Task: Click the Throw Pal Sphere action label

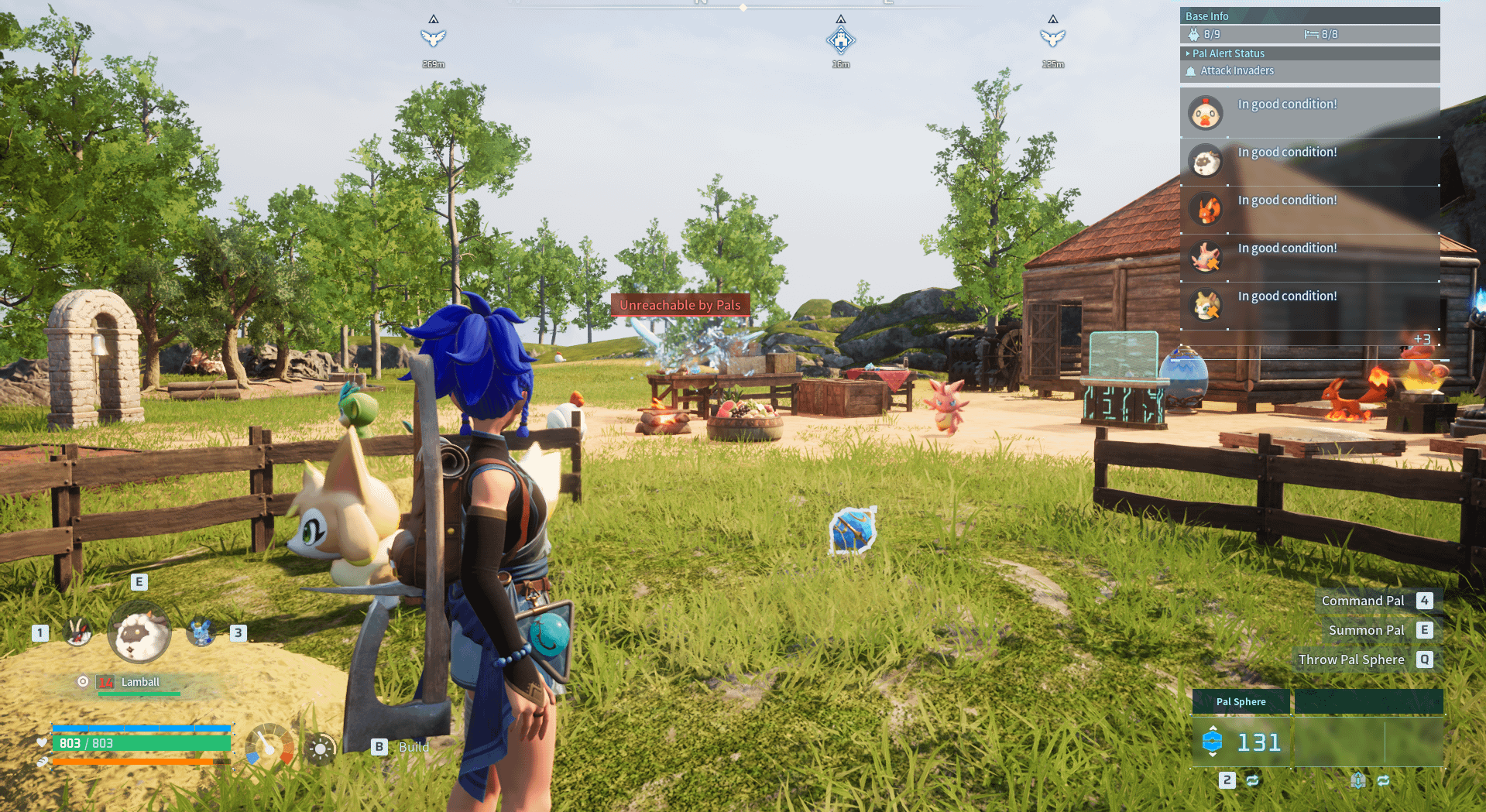Action: click(1350, 660)
